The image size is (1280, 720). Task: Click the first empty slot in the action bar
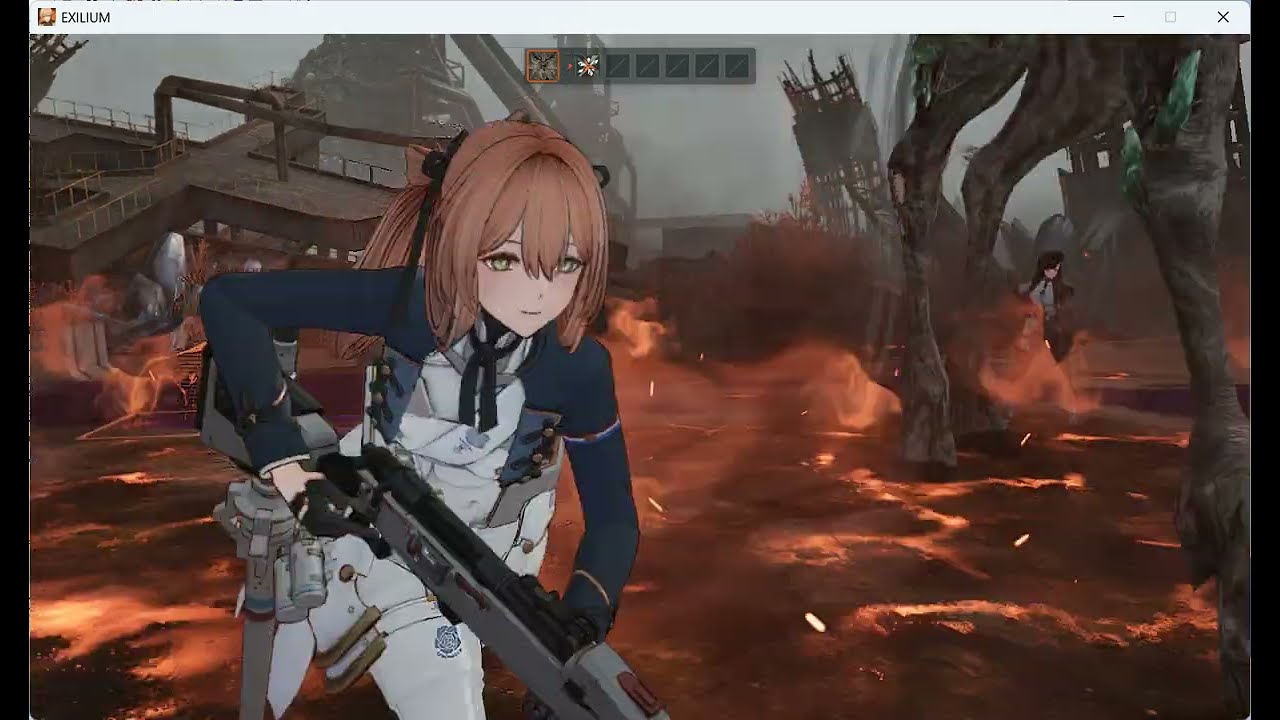pyautogui.click(x=617, y=66)
